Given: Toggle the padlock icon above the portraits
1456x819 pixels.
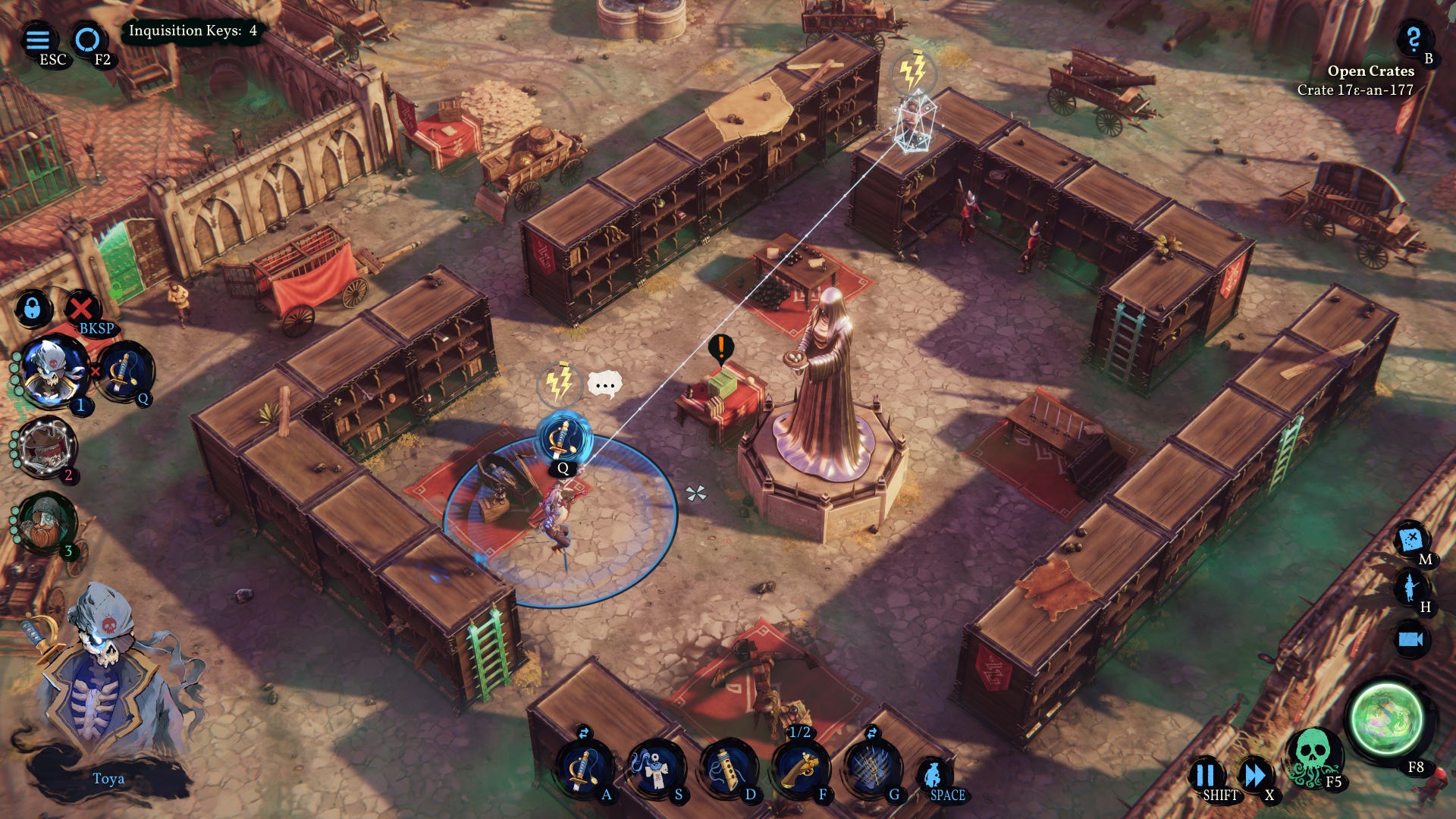Looking at the screenshot, I should click(32, 308).
